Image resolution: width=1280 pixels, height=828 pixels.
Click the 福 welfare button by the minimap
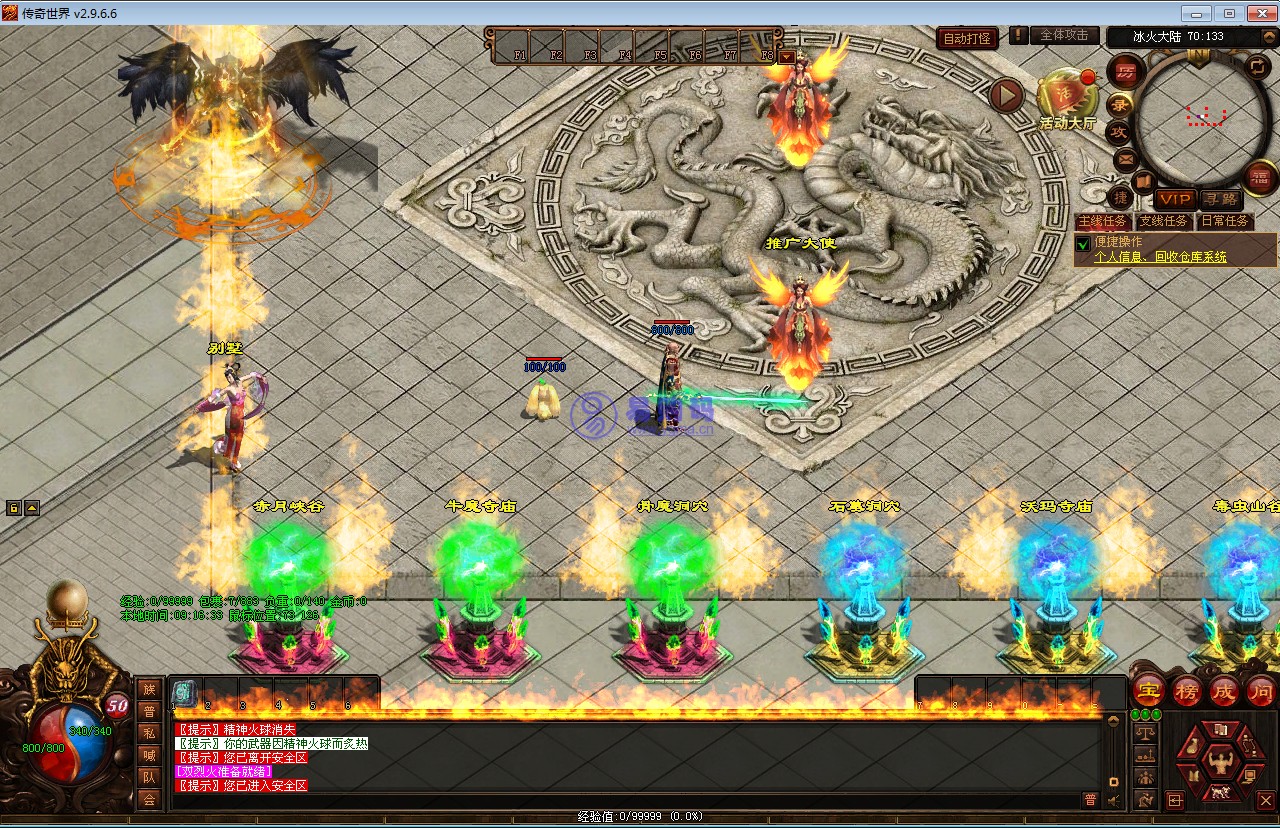coord(1259,178)
